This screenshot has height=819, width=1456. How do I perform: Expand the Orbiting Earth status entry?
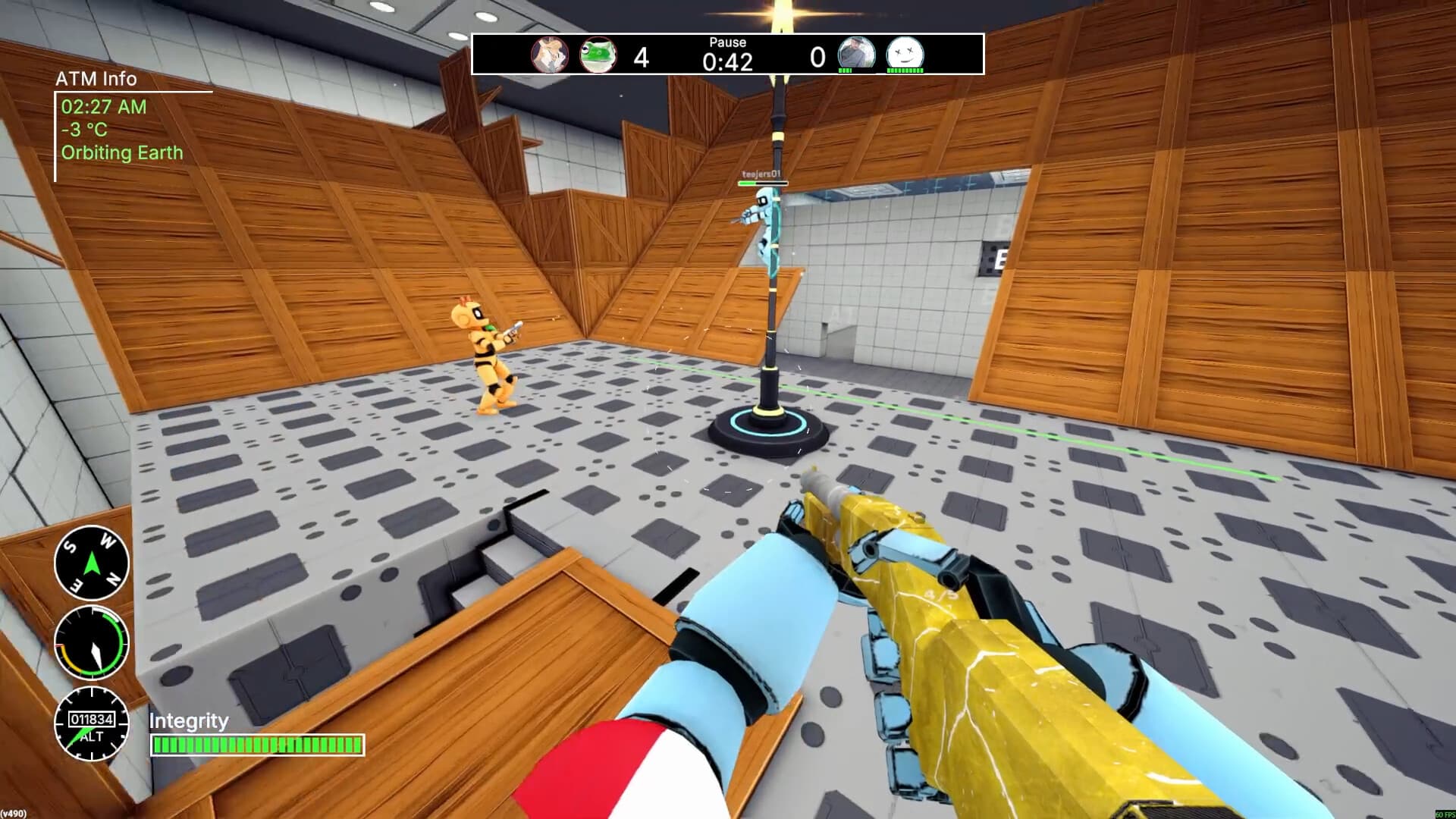pyautogui.click(x=121, y=153)
